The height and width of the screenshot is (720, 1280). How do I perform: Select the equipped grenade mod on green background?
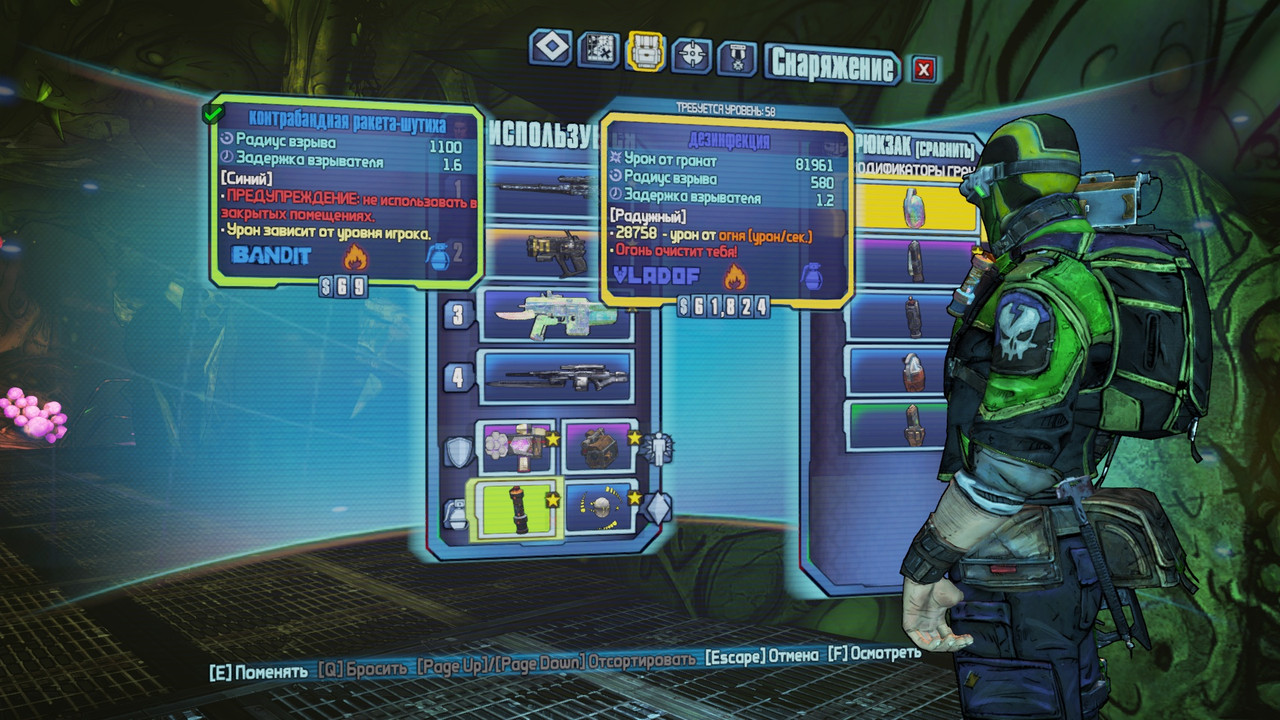pos(516,507)
